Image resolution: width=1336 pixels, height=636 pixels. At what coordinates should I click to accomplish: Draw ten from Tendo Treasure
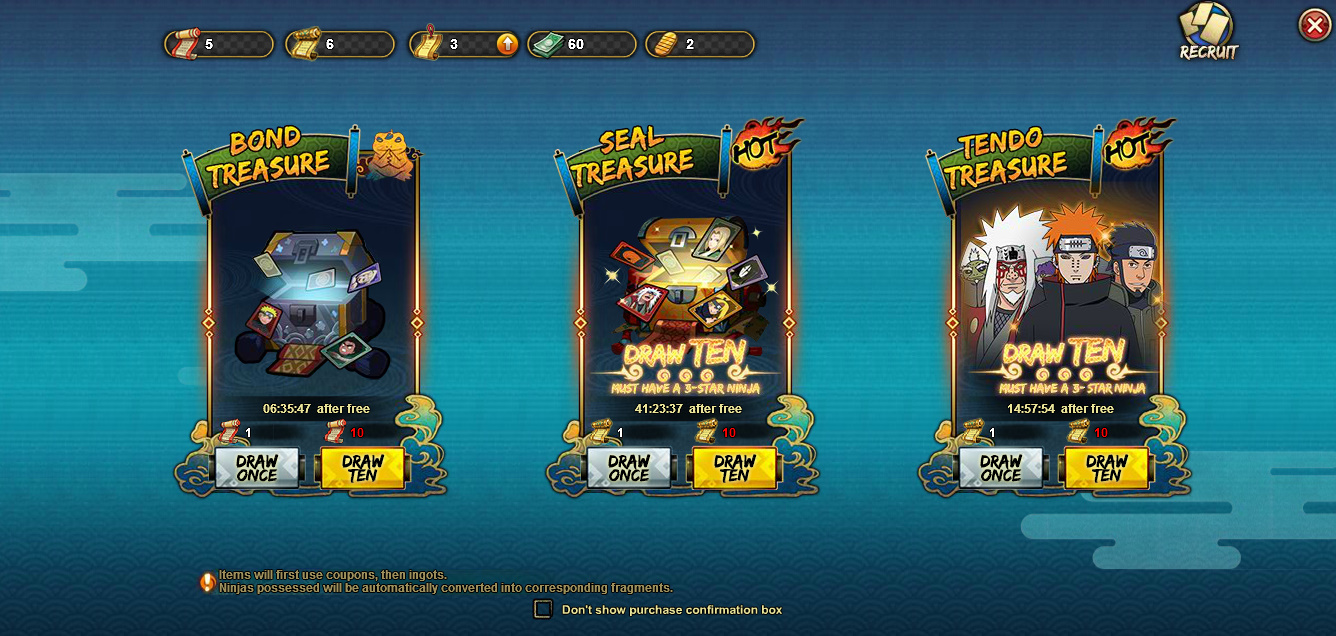click(x=1106, y=467)
